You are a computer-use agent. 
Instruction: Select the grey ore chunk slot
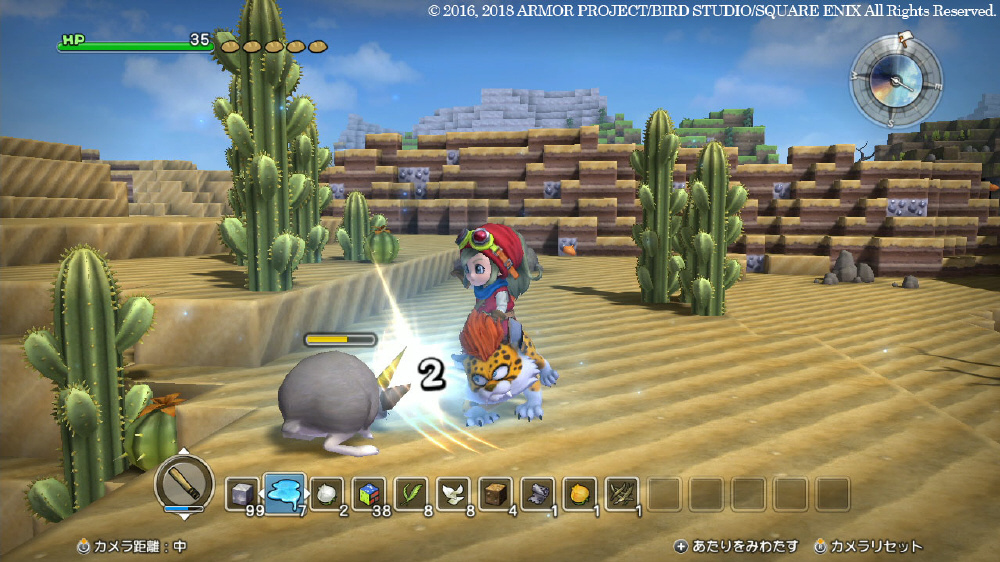point(537,493)
